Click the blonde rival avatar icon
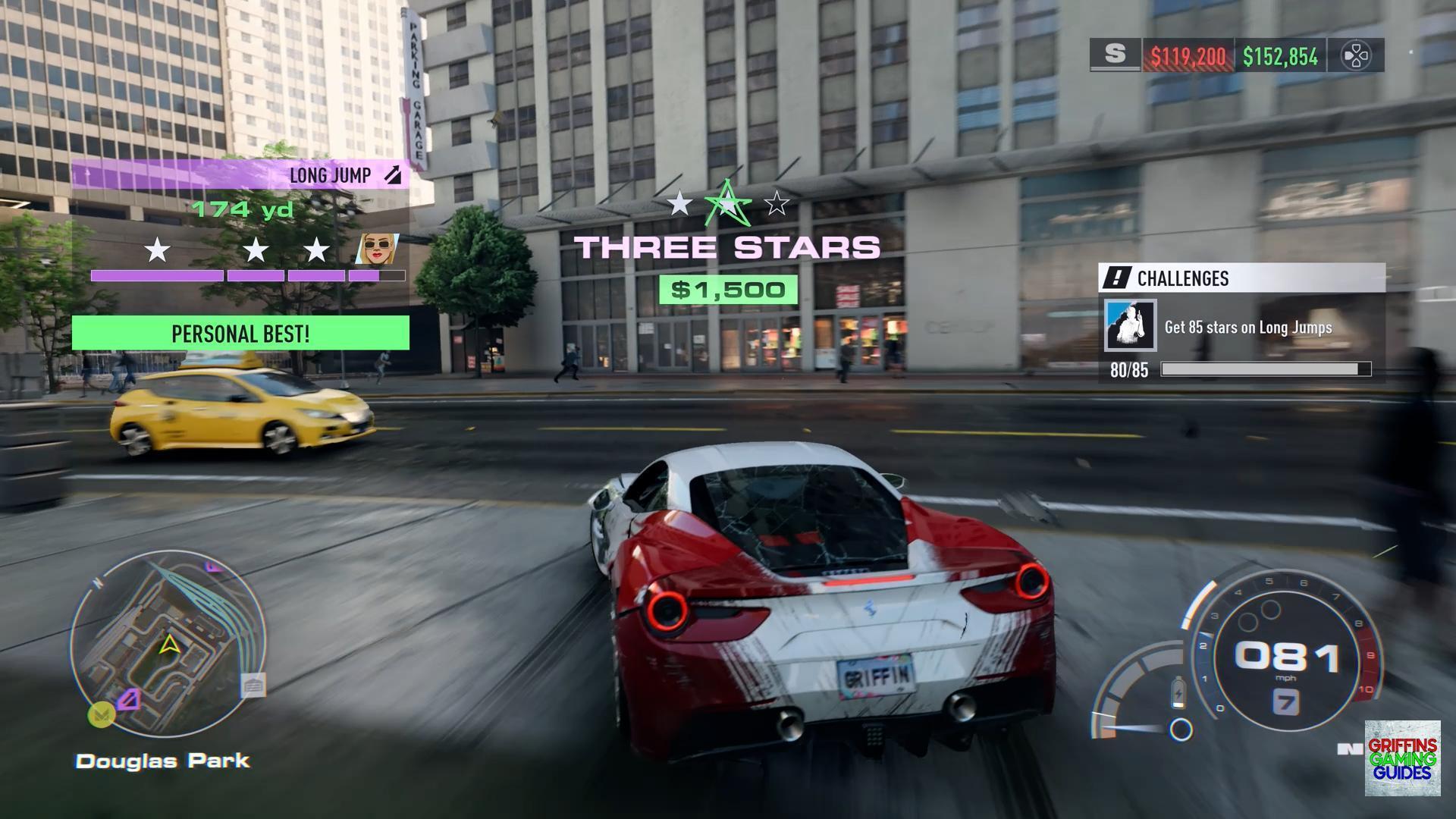Viewport: 1456px width, 819px height. pos(377,249)
